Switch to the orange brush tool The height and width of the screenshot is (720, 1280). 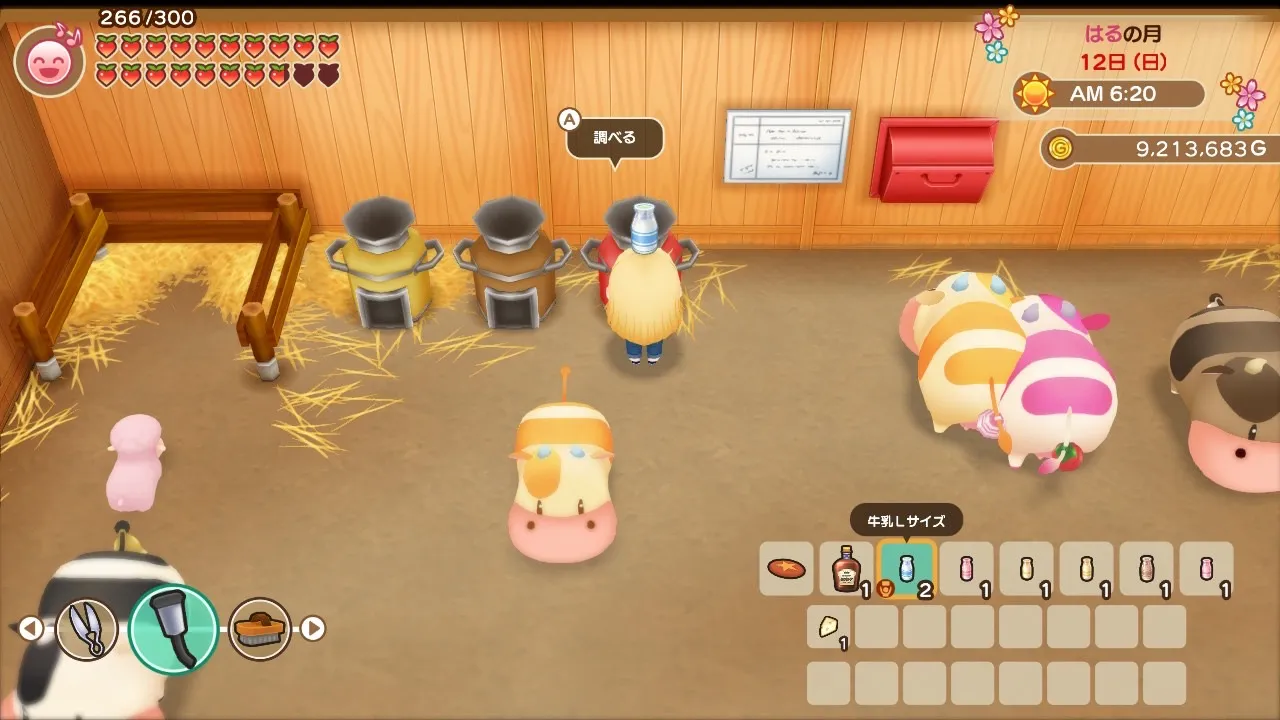[260, 629]
